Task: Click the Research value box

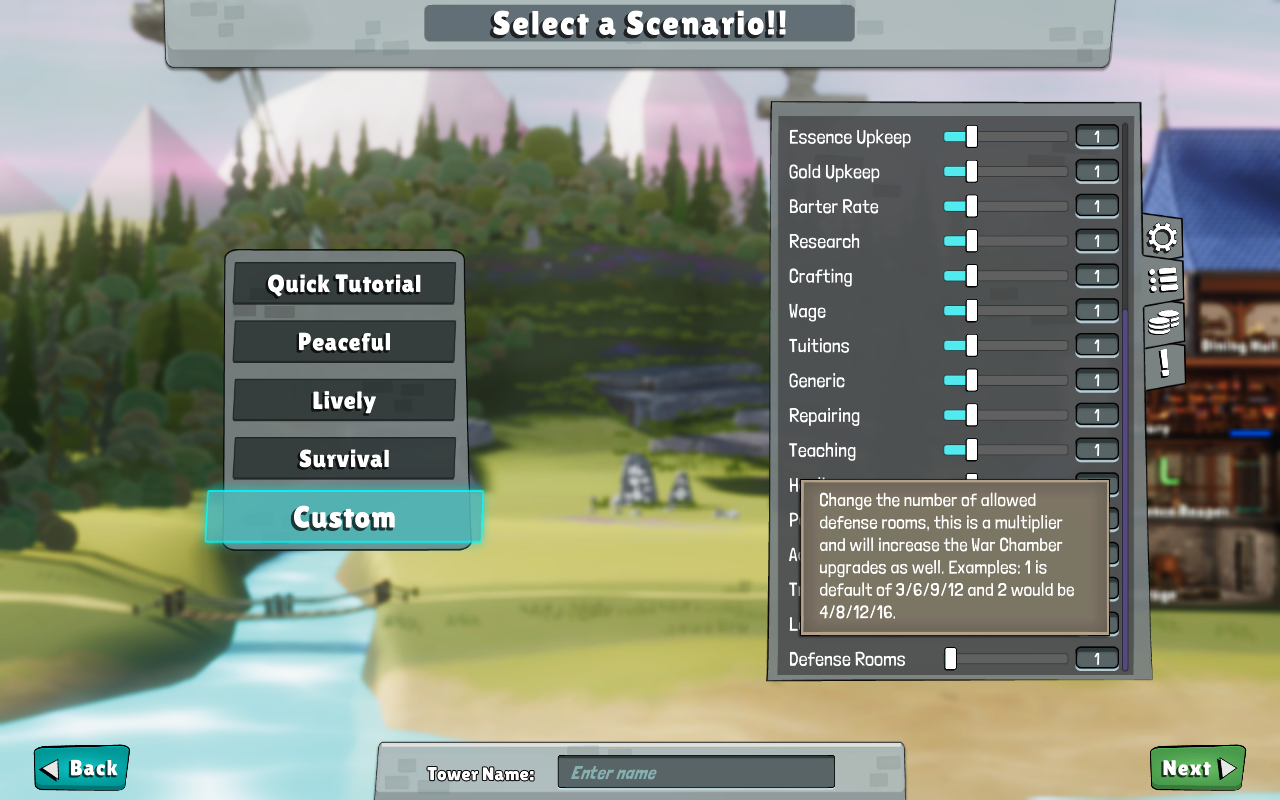Action: tap(1096, 240)
